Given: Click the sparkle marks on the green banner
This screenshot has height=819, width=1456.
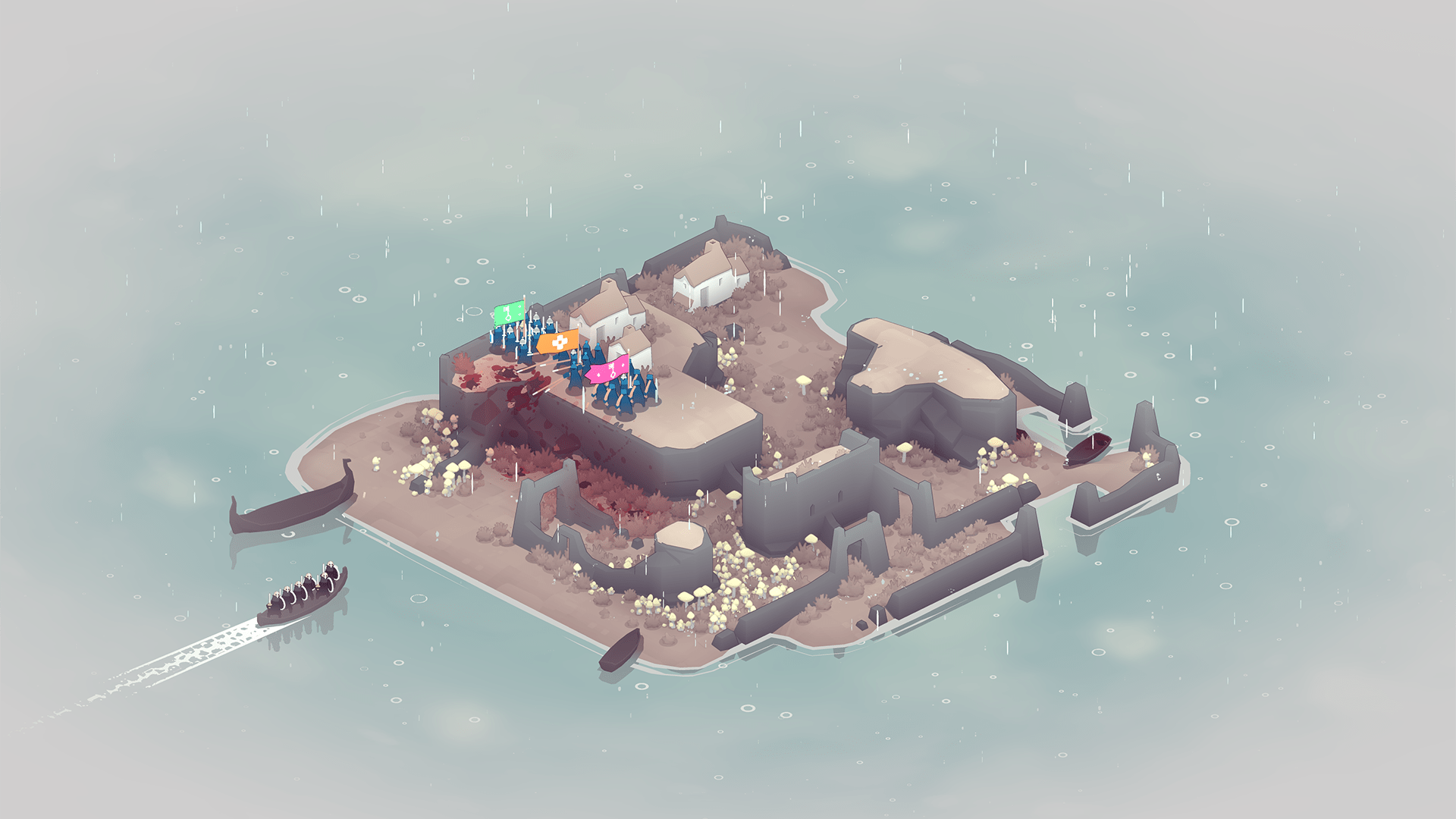Looking at the screenshot, I should tap(519, 311).
